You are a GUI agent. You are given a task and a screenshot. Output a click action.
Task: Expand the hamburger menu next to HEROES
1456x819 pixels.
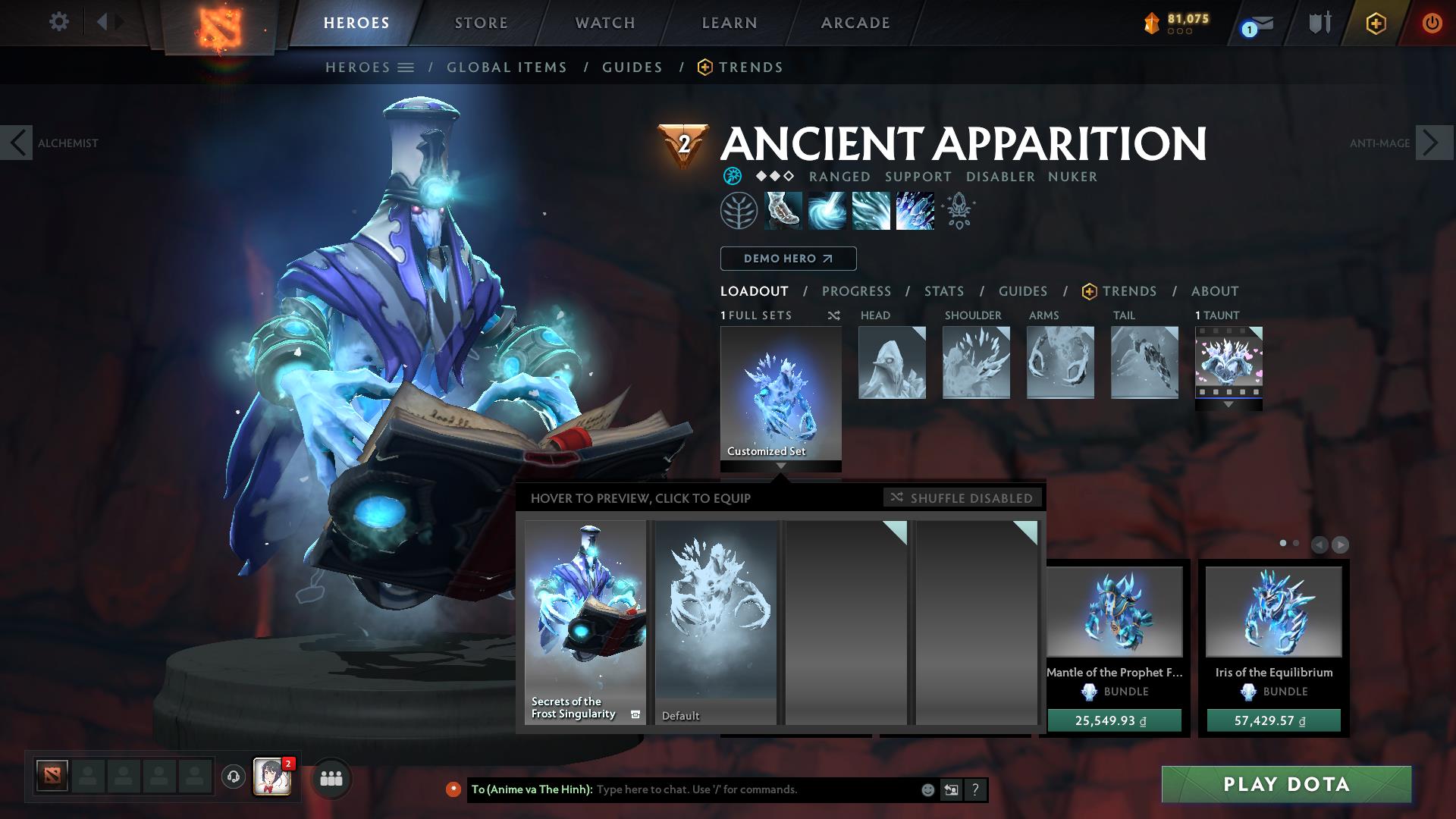(406, 67)
